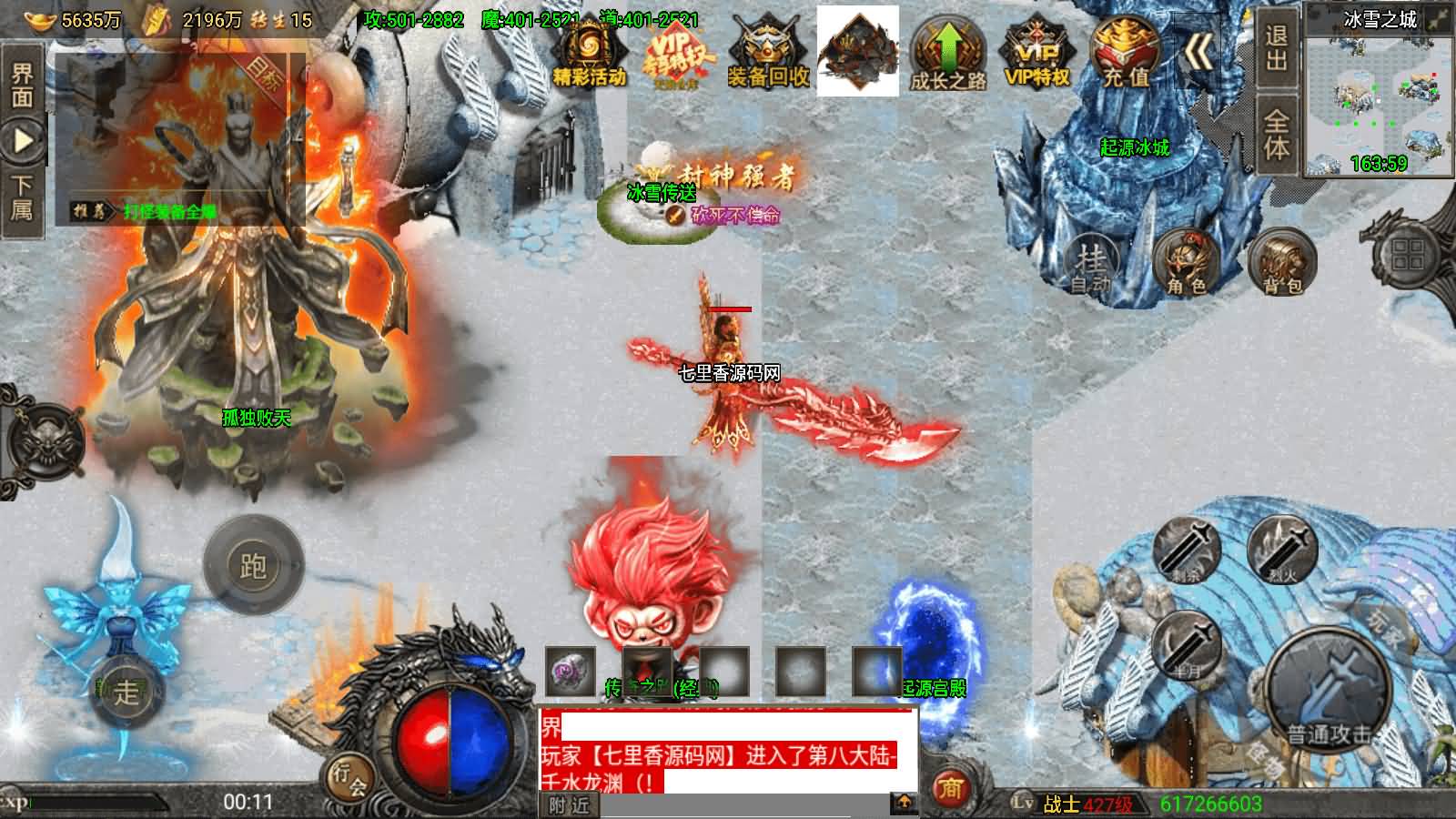Screen dimensions: 1456x819
Task: Open the 成长之路 growth path
Action: click(948, 53)
